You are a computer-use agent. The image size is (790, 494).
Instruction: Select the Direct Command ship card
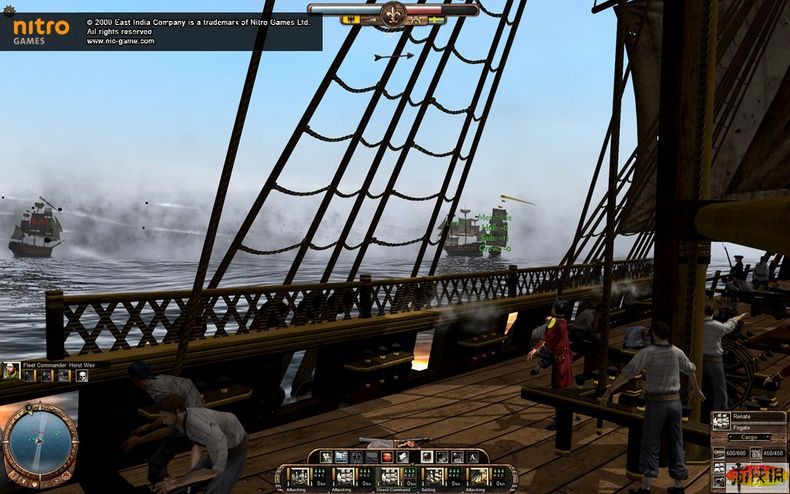click(388, 476)
